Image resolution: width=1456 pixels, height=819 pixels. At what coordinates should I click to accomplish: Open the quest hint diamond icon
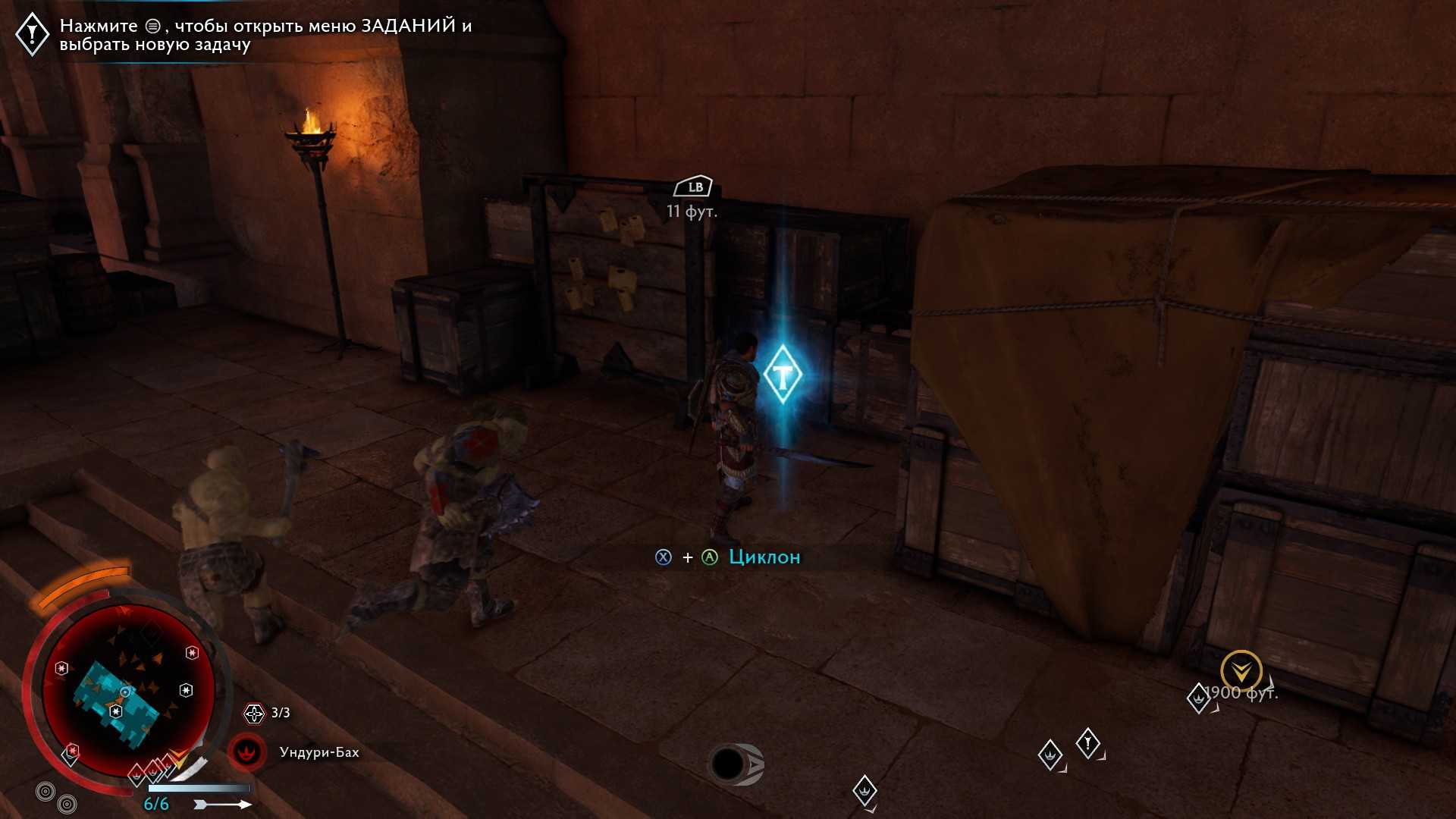tap(33, 33)
